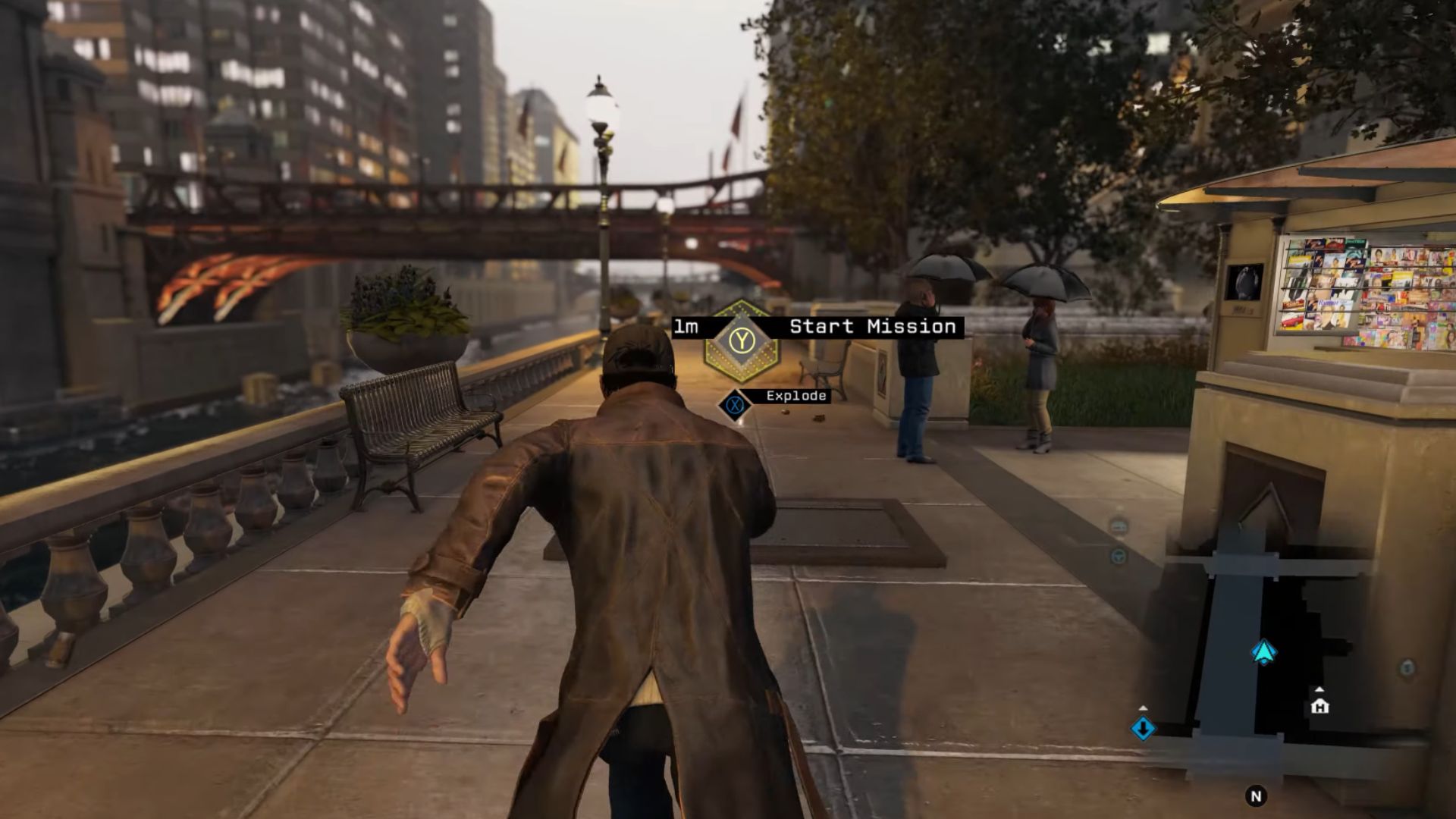Click the North compass indicator
Screen dimensions: 1456x819
click(1256, 795)
